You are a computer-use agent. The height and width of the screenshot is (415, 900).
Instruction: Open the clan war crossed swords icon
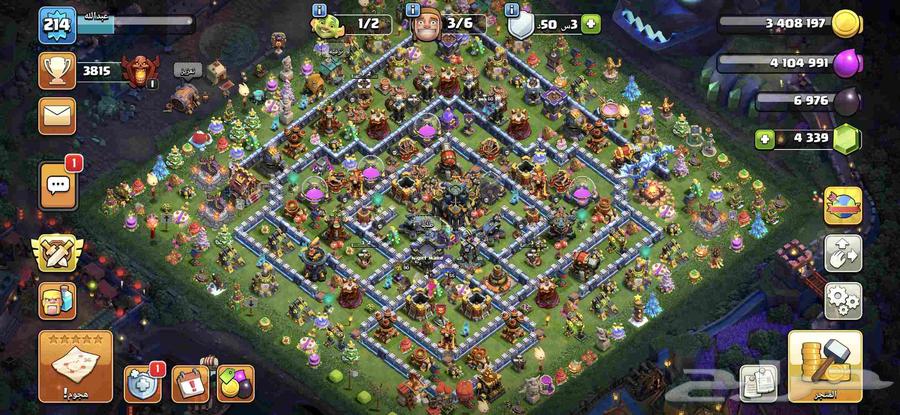(x=57, y=254)
